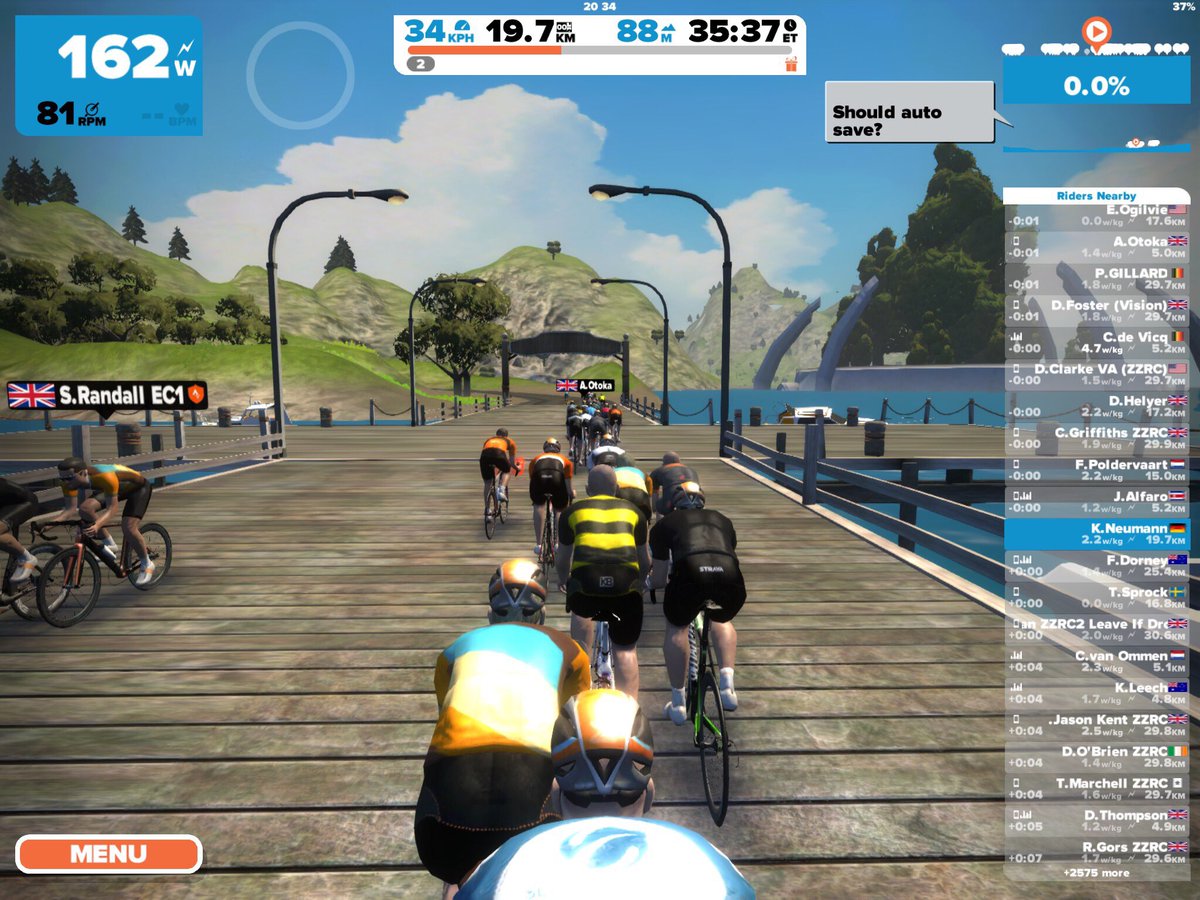Expand the route elevation profile panel

pyautogui.click(x=1096, y=86)
